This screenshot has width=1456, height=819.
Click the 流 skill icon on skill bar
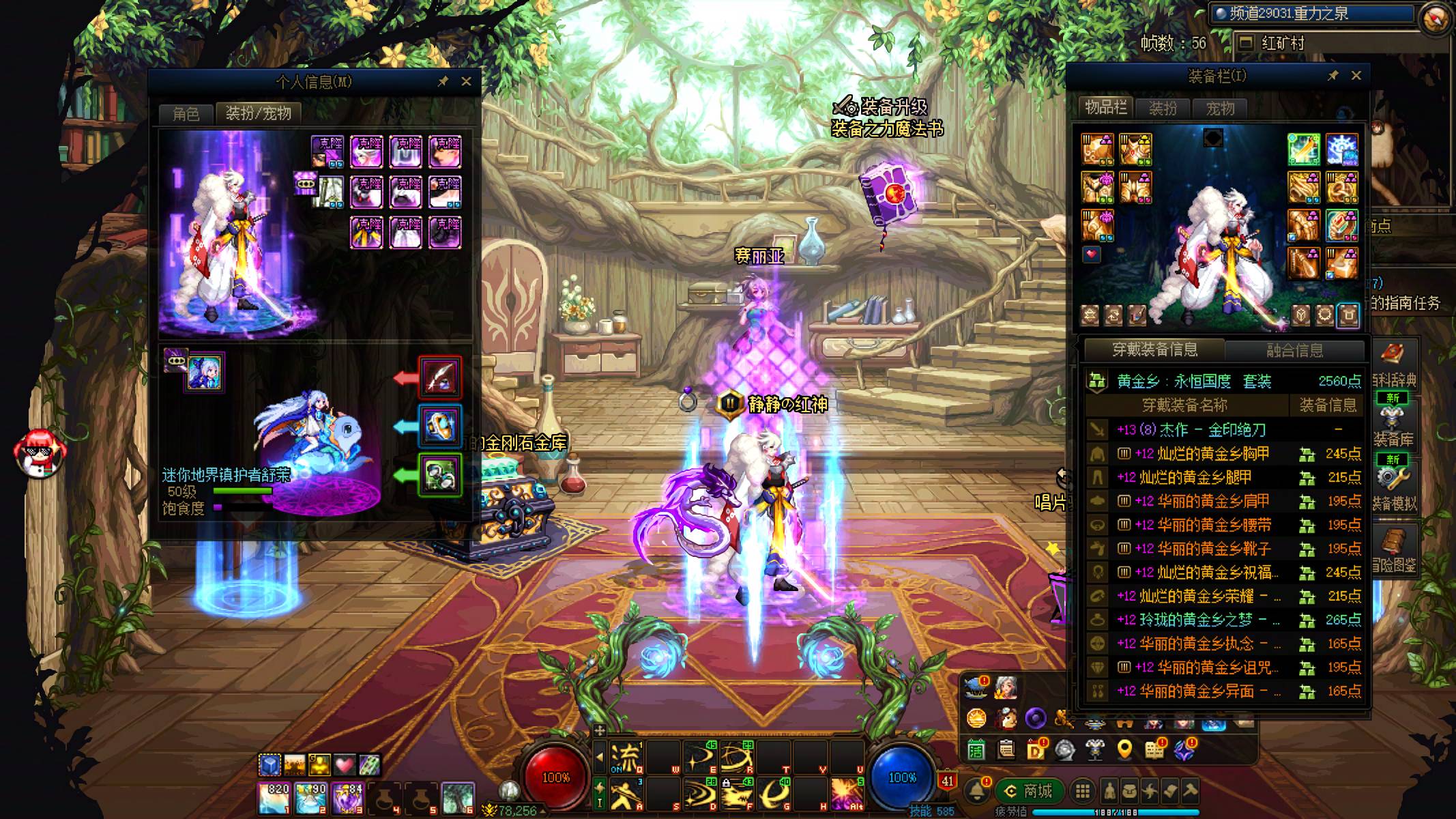point(626,758)
